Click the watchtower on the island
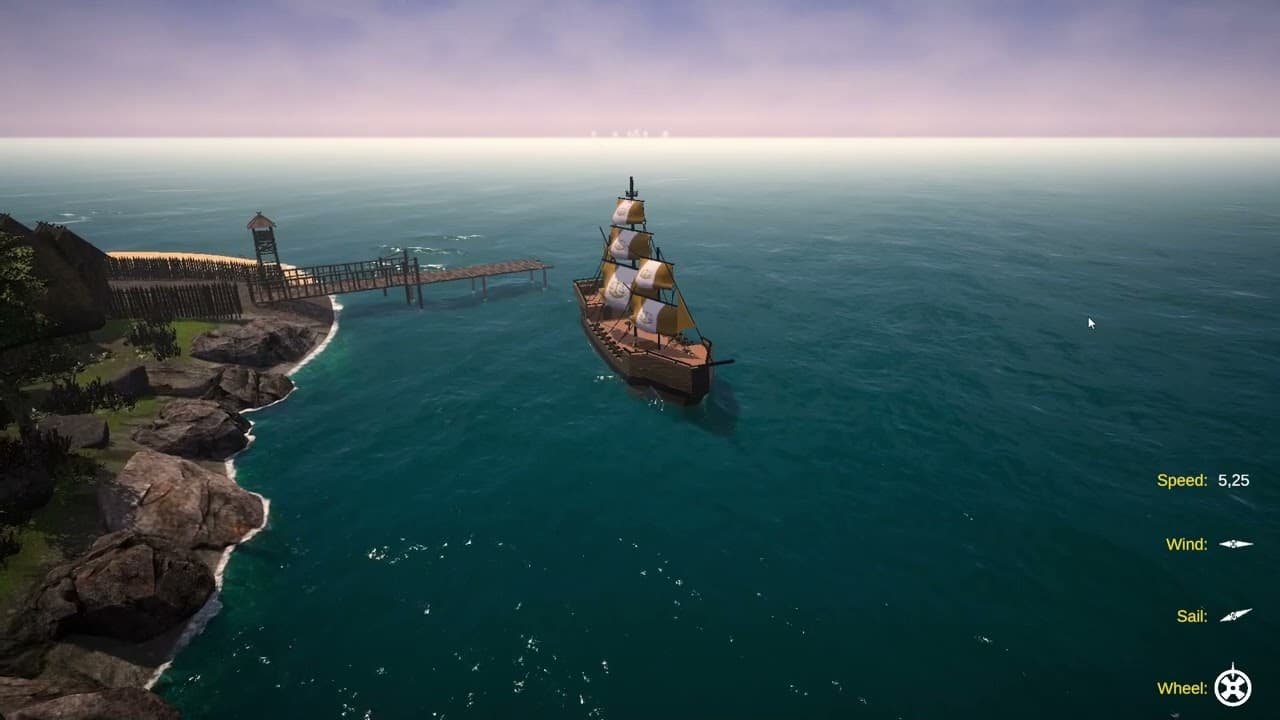This screenshot has height=720, width=1280. [262, 245]
